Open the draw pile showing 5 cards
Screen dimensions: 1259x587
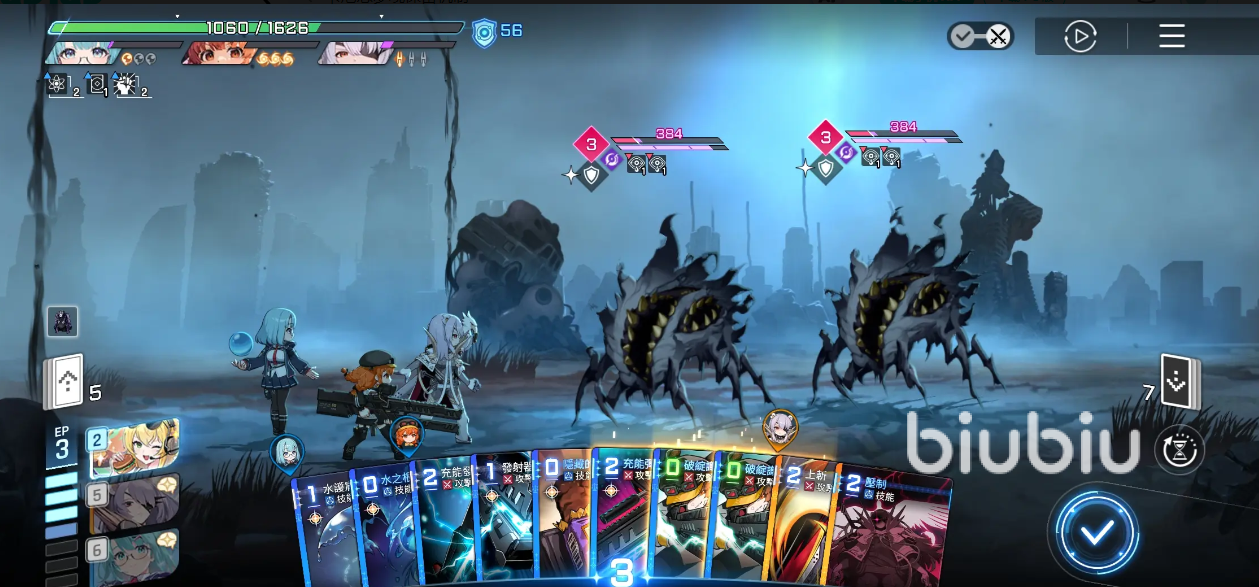[63, 383]
